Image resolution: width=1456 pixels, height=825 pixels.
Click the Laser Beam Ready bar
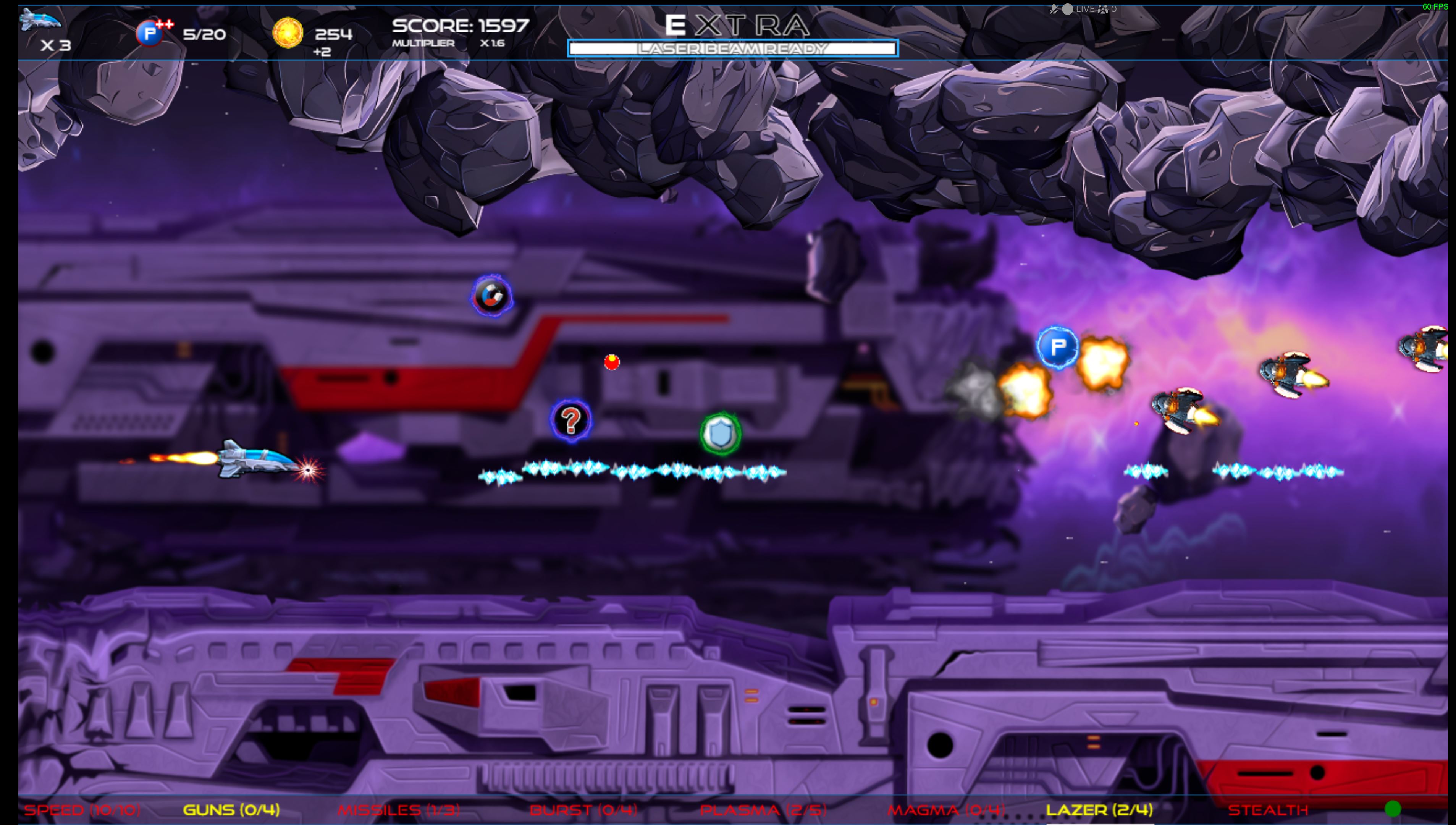(x=733, y=49)
